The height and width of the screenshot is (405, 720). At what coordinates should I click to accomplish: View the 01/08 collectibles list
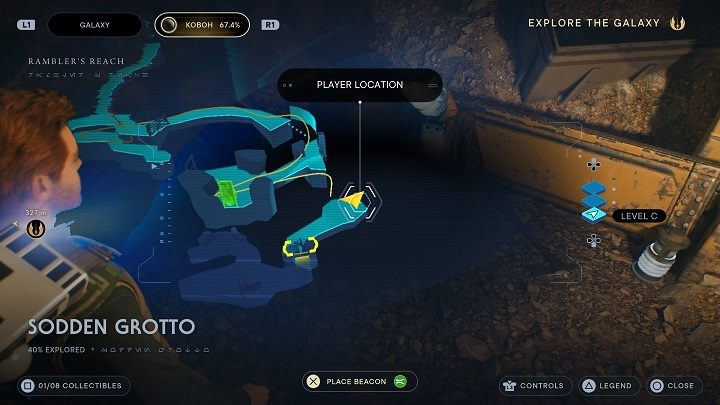click(75, 385)
